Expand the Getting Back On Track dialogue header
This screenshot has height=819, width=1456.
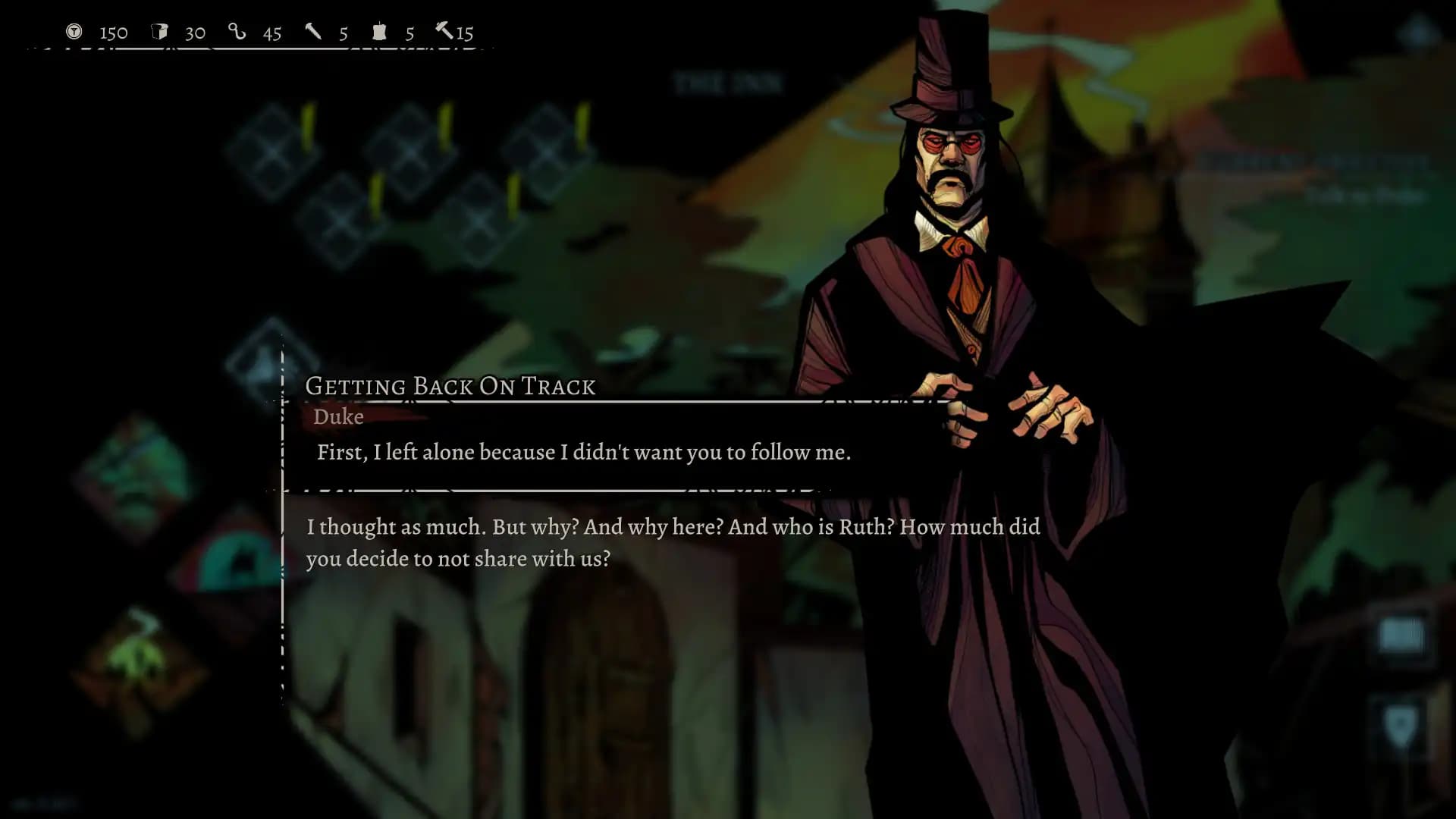pos(450,386)
